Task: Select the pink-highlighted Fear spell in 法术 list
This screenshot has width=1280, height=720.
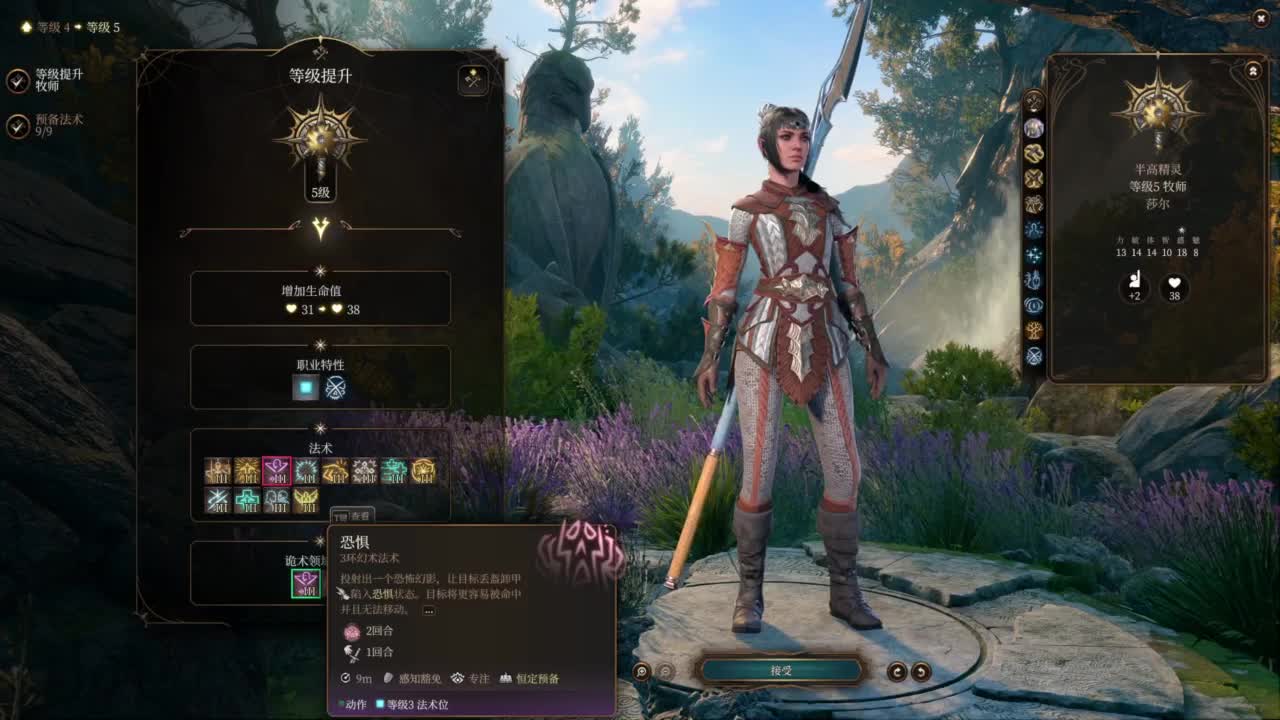Action: point(277,471)
